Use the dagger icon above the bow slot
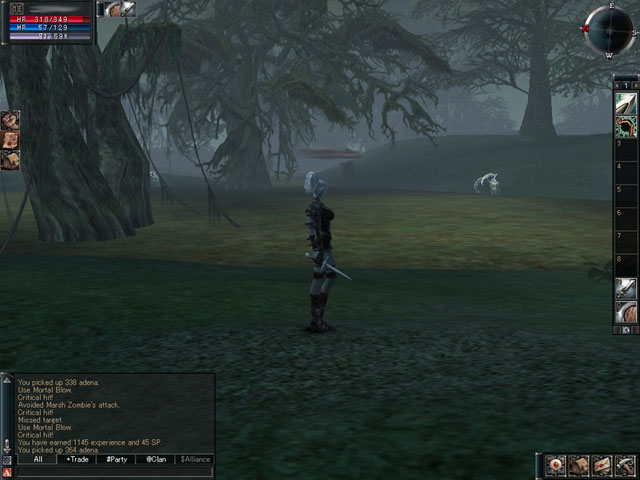640x480 pixels. pyautogui.click(x=626, y=289)
